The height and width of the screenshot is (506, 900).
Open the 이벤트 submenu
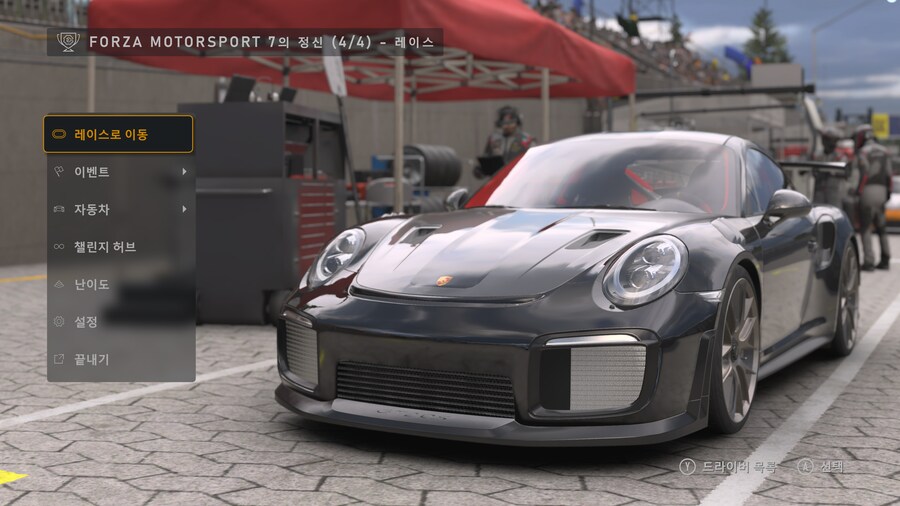[119, 172]
